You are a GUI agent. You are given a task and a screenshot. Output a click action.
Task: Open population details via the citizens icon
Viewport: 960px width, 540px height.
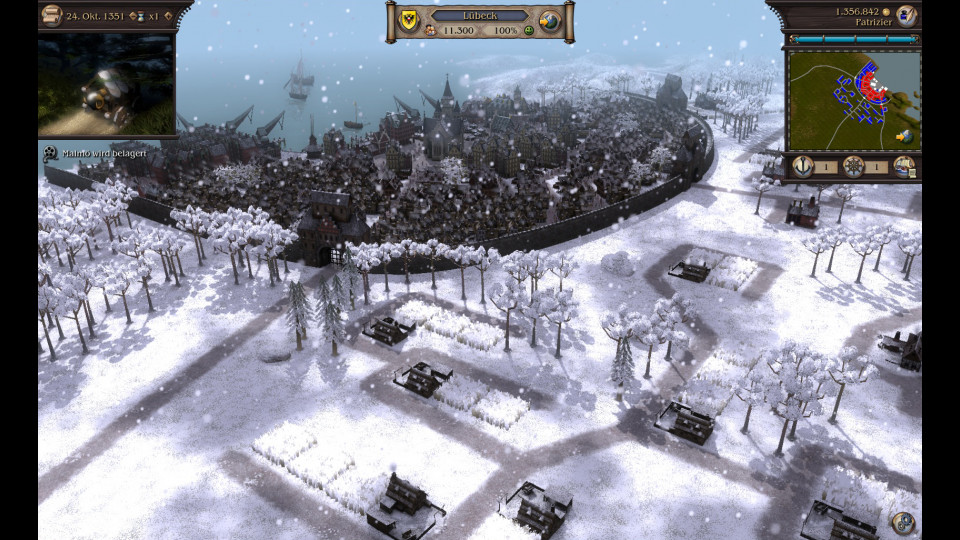point(432,31)
